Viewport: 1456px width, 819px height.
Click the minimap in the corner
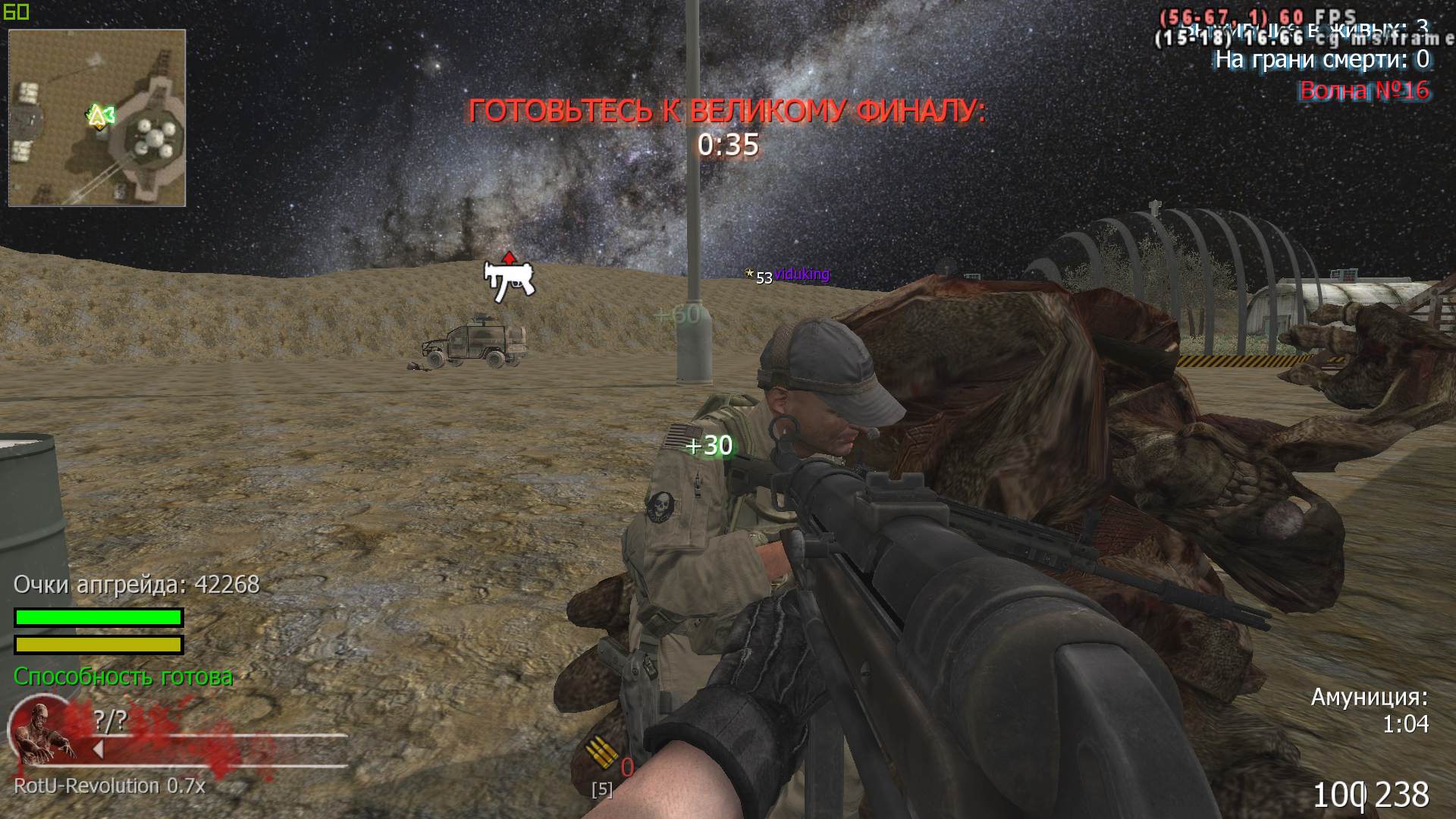pyautogui.click(x=97, y=118)
